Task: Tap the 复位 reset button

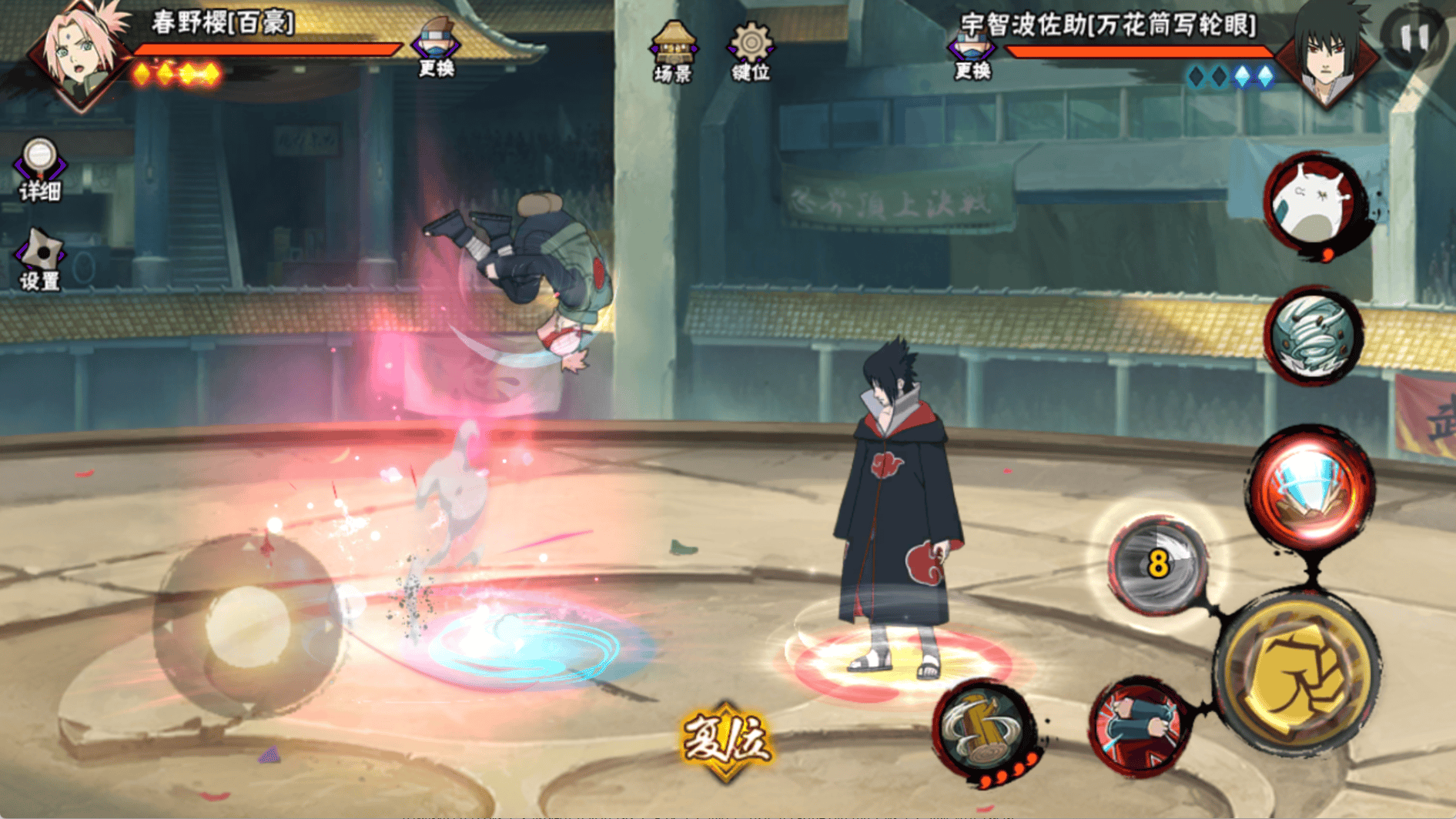Action: point(725,740)
